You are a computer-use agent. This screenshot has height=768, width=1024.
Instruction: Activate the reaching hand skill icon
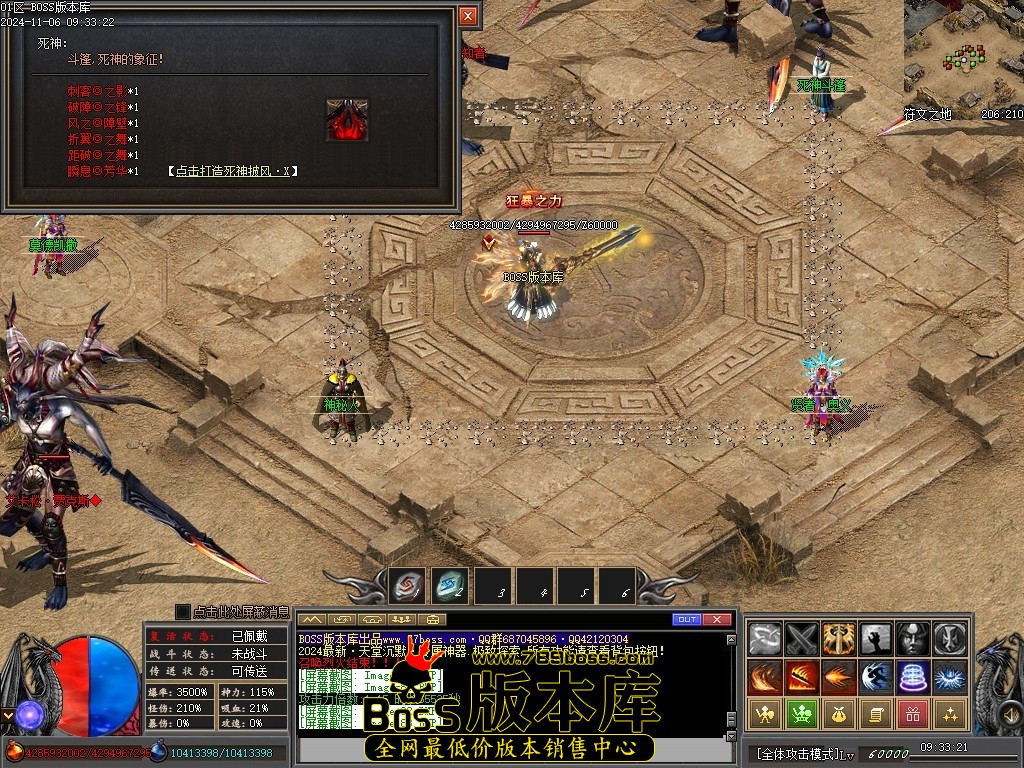(876, 638)
